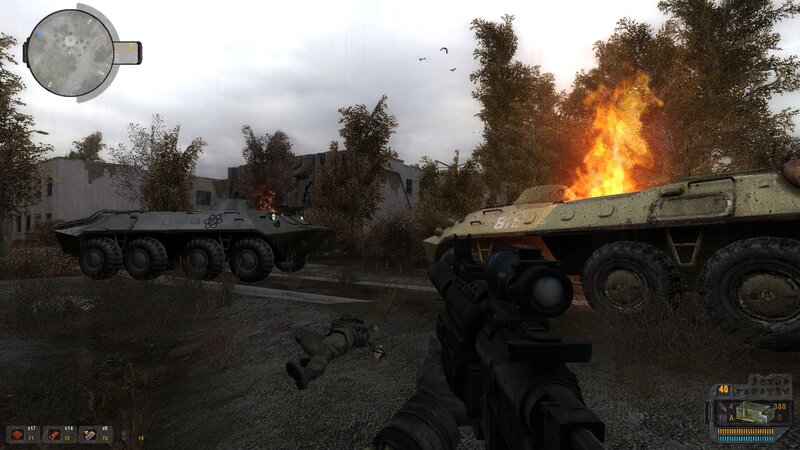Click the circular minimap

click(x=70, y=52)
